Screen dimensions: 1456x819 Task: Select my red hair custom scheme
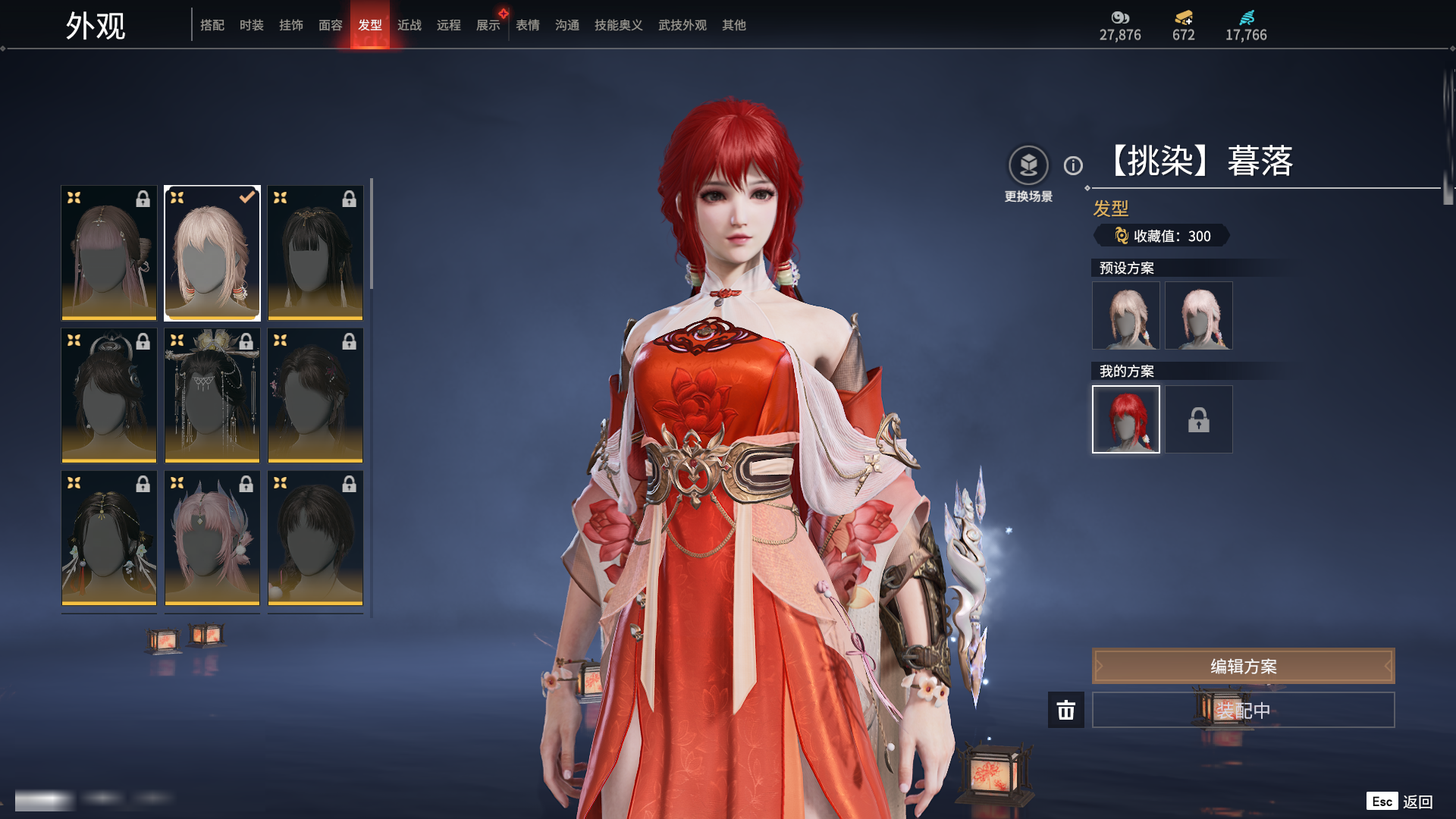coord(1126,419)
